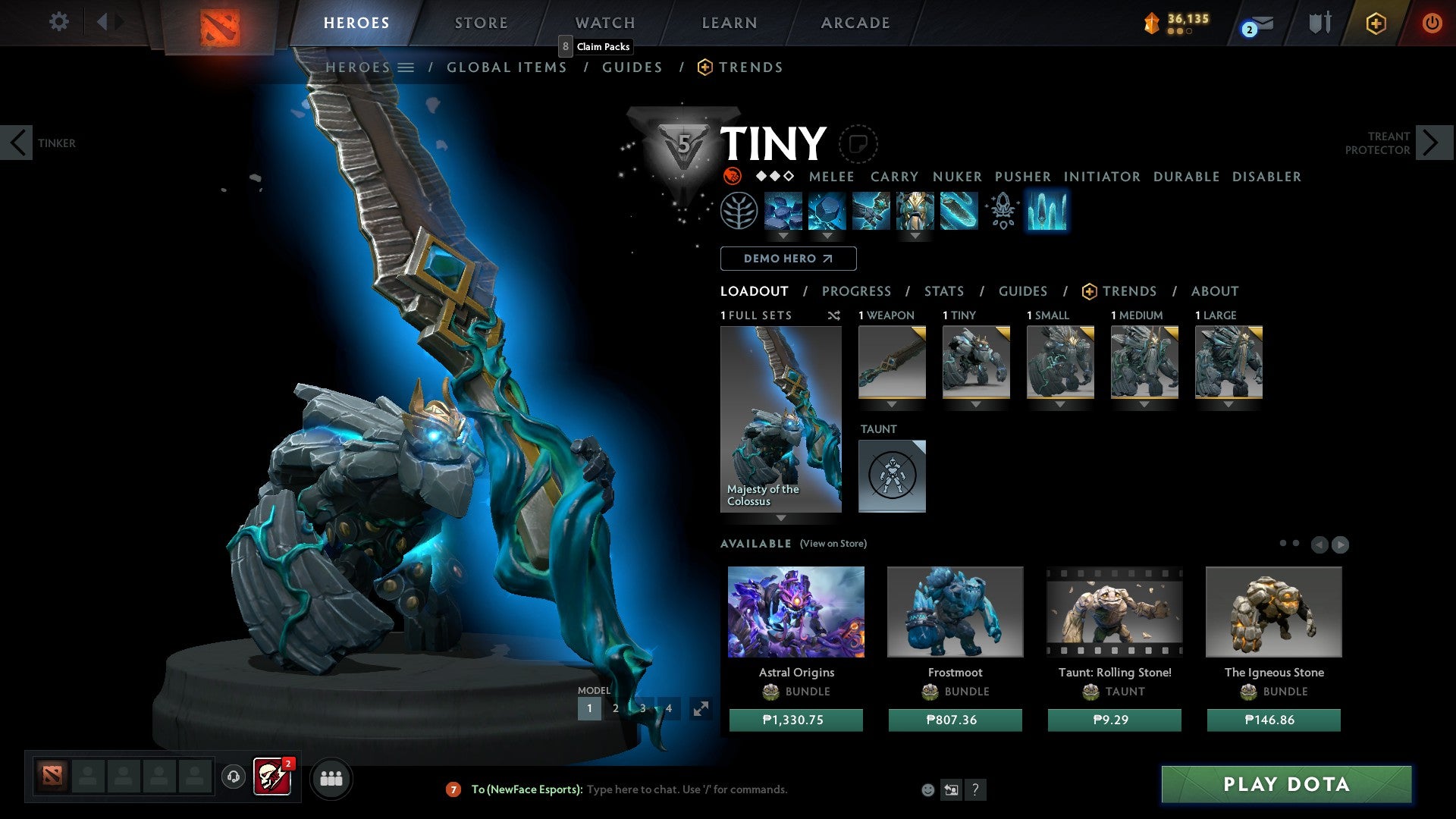Switch to the PROGRESS tab
Screen dimensions: 1456x819
point(857,290)
